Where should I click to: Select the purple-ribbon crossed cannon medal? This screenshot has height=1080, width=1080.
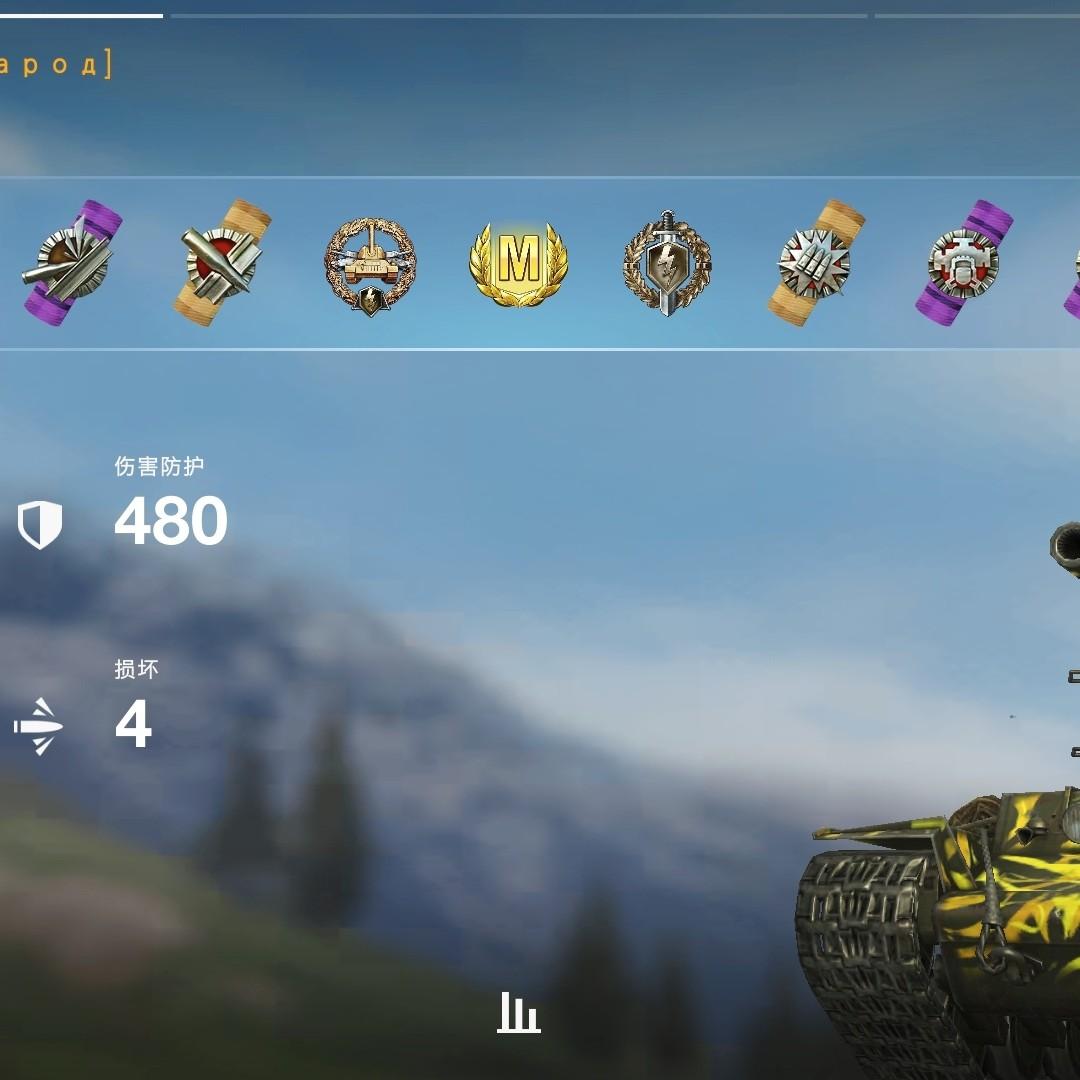[x=72, y=263]
